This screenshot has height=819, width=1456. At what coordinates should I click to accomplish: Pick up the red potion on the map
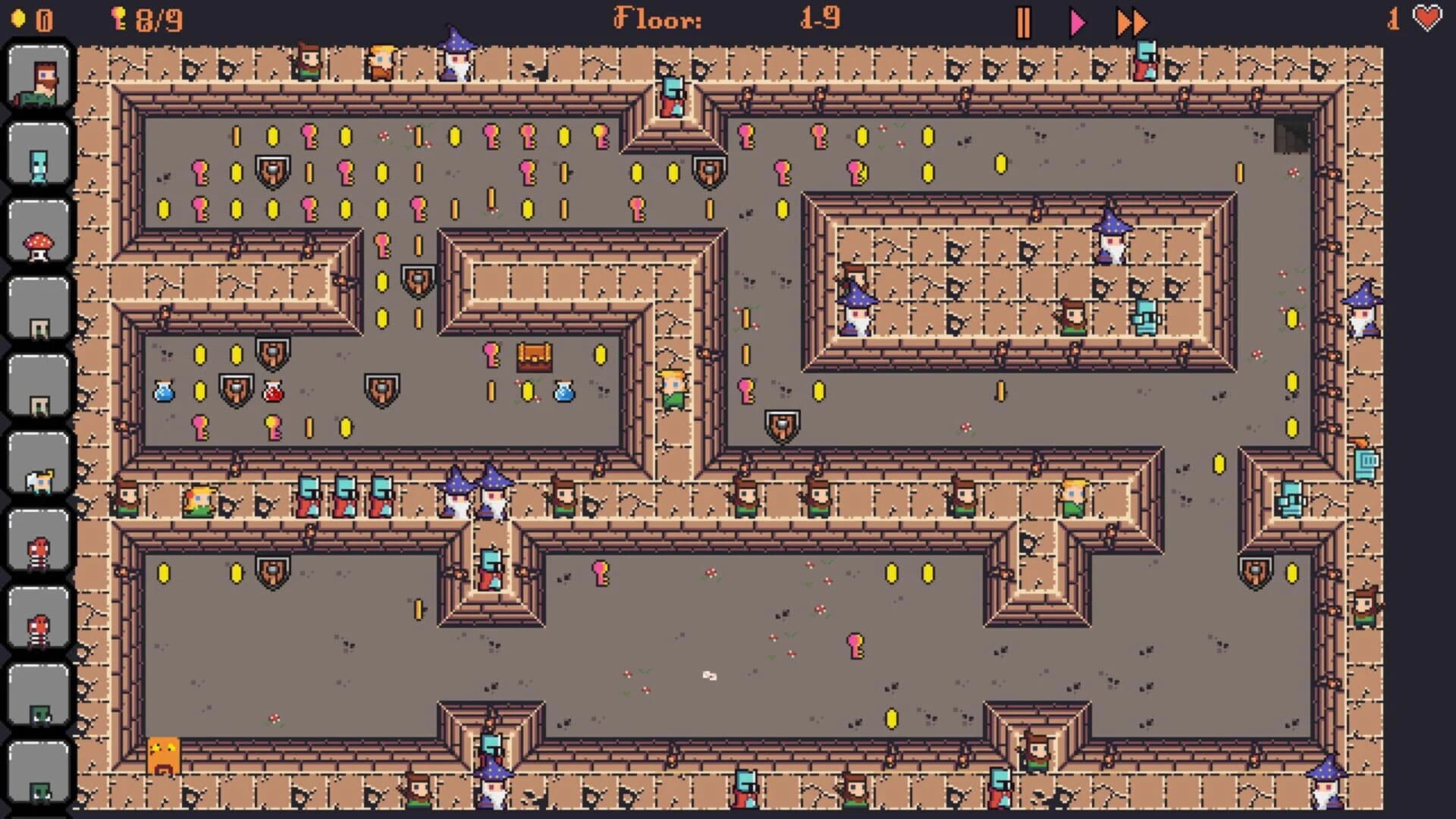(275, 391)
